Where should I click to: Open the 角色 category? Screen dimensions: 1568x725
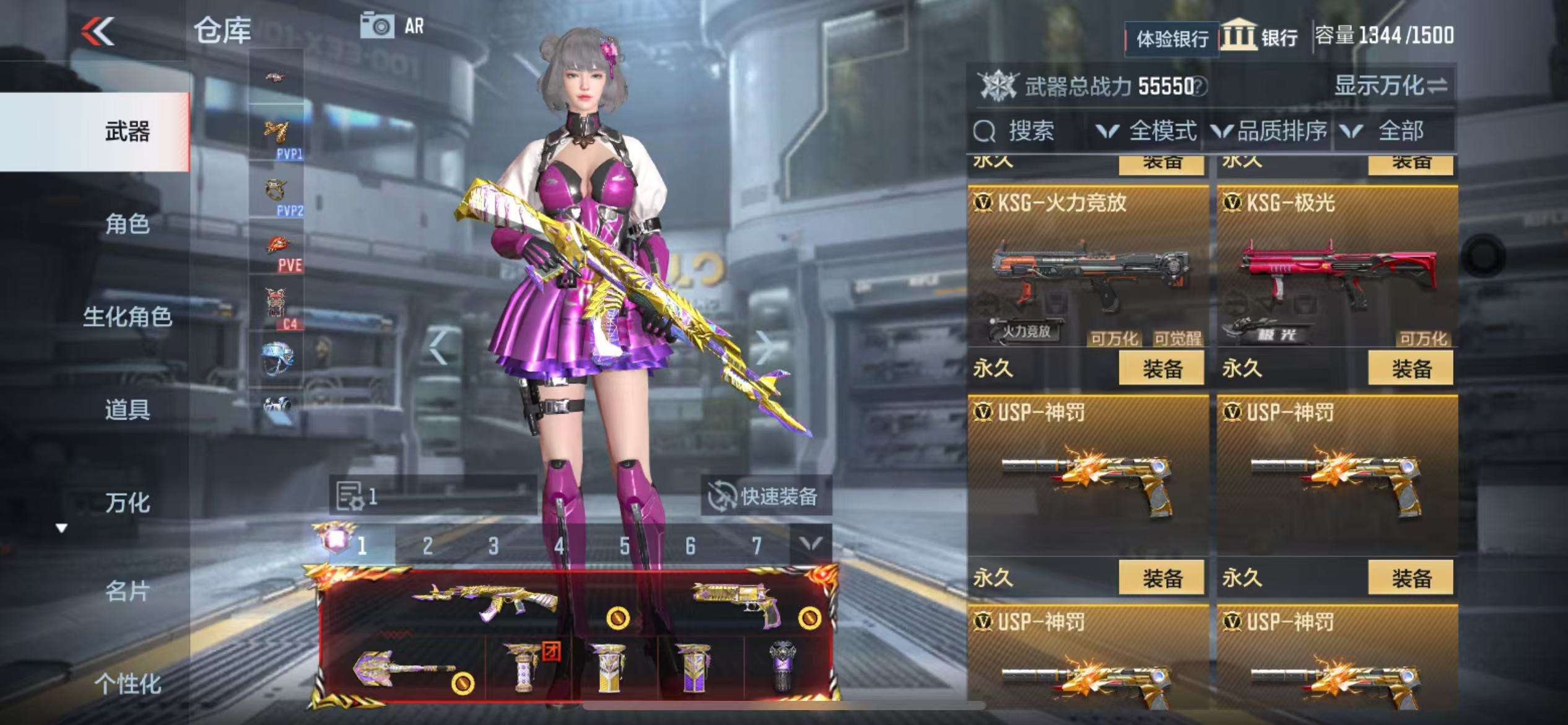point(127,224)
